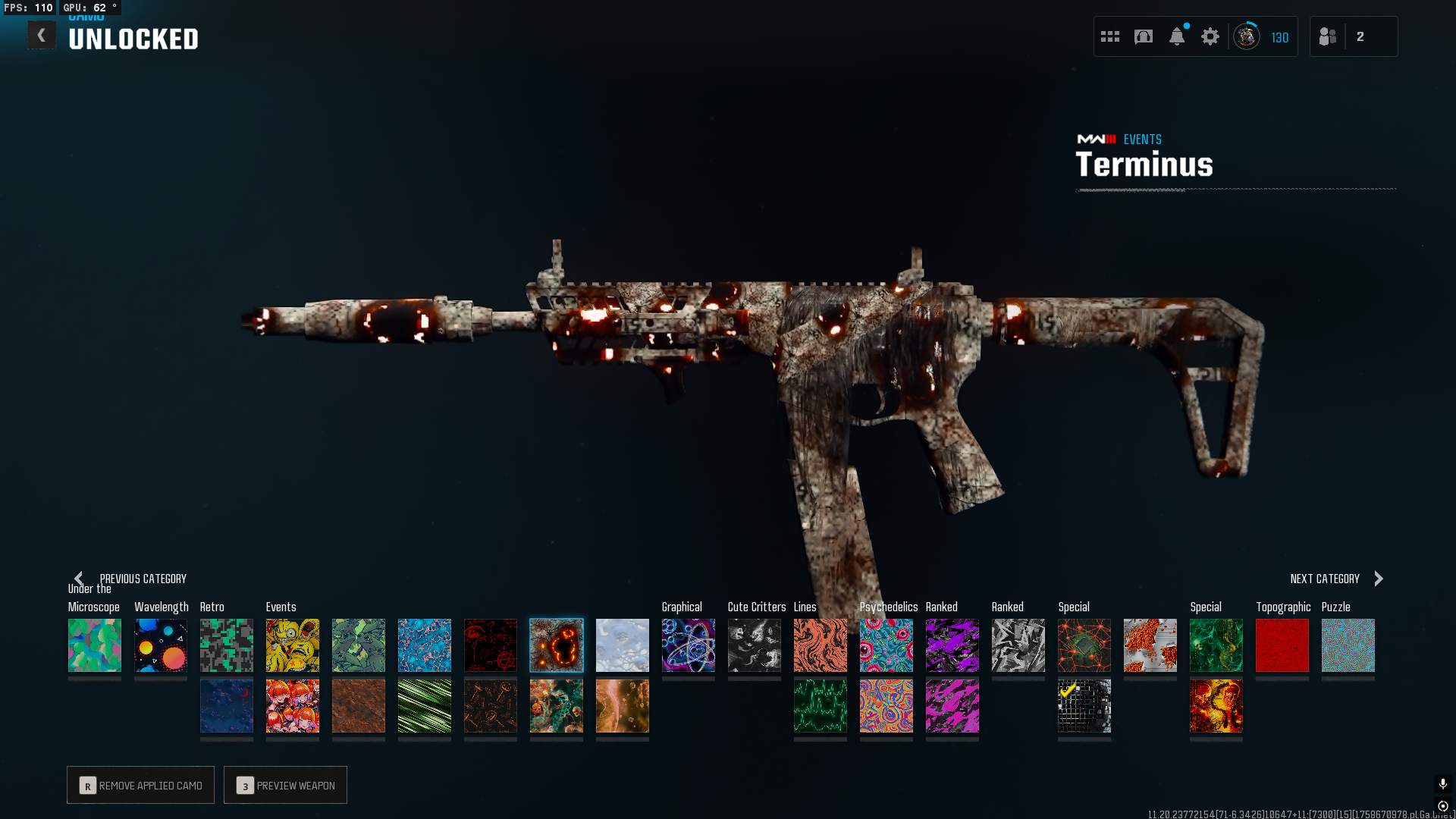Open the notifications bell
This screenshot has height=819, width=1456.
(1177, 36)
